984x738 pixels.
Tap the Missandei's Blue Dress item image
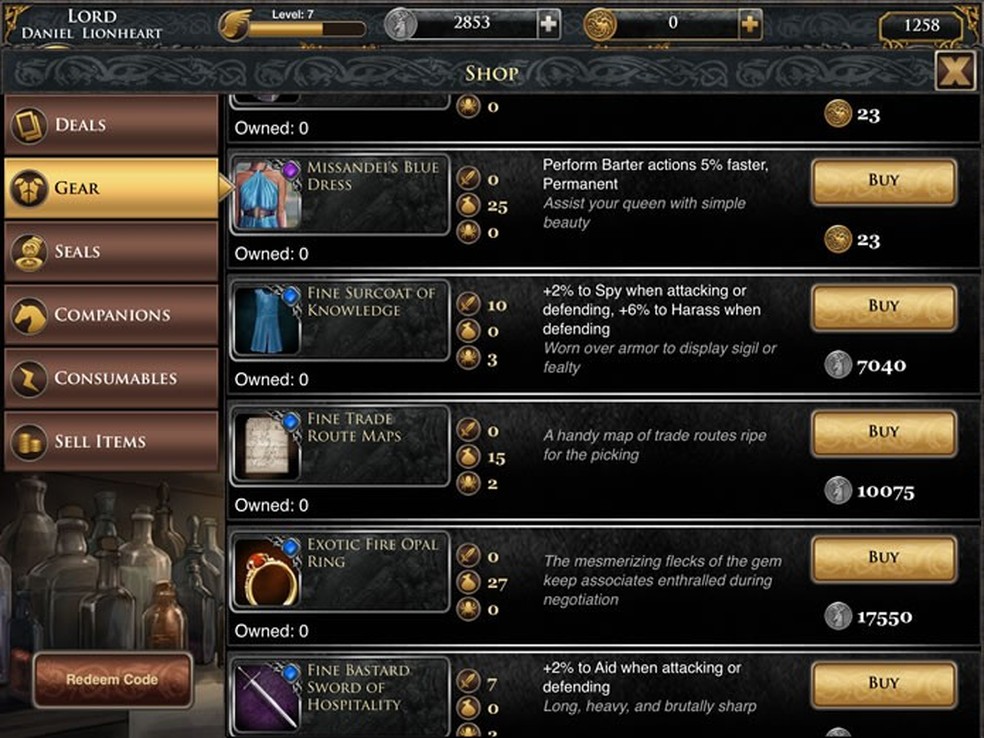(x=269, y=194)
